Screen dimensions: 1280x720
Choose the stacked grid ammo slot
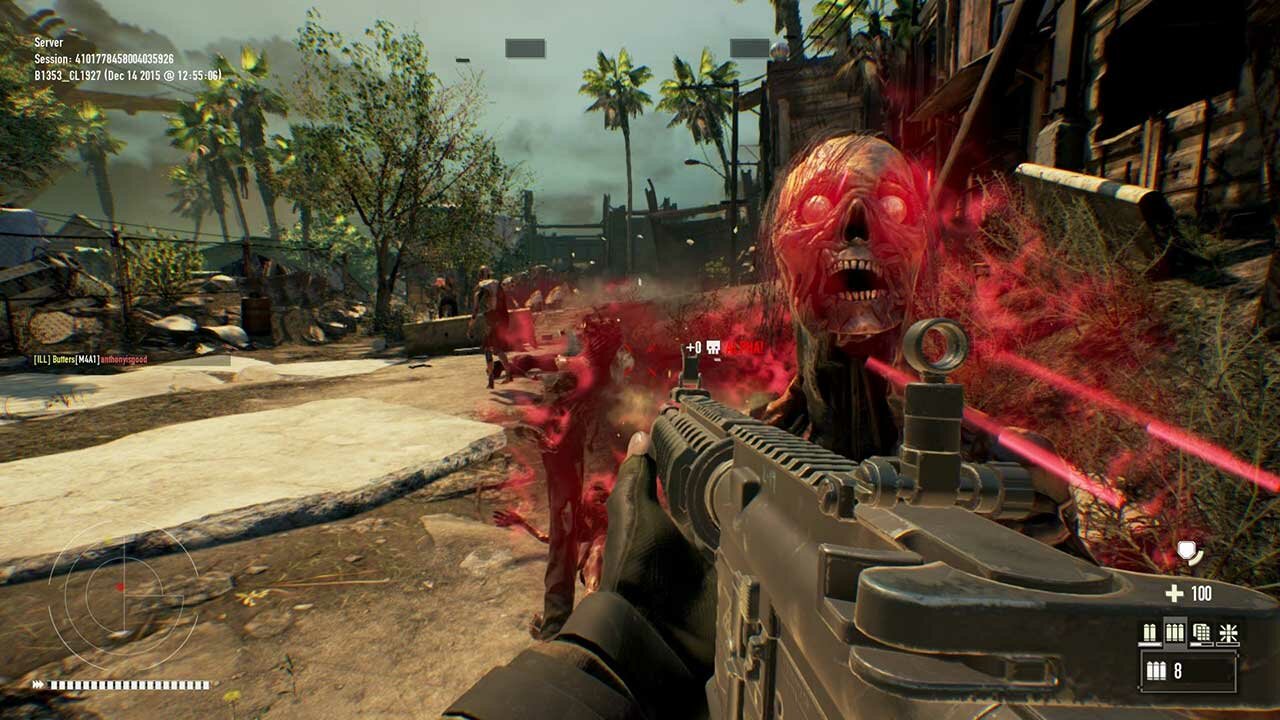pos(1201,633)
